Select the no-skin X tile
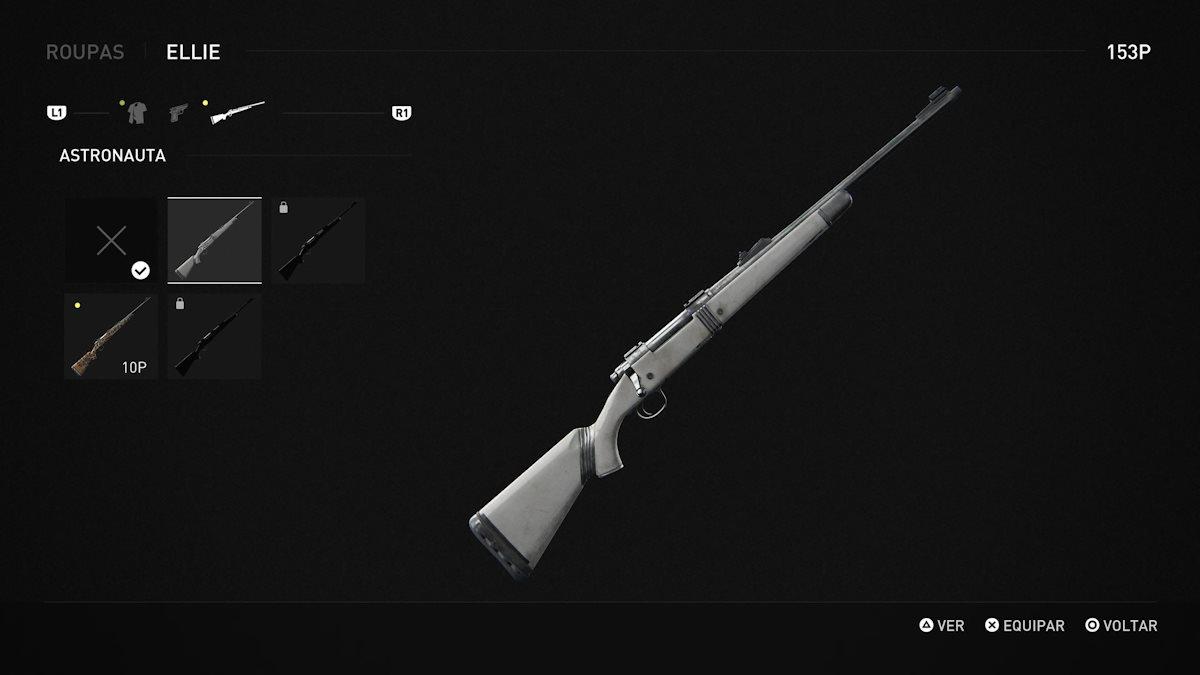Image resolution: width=1200 pixels, height=675 pixels. pyautogui.click(x=111, y=240)
